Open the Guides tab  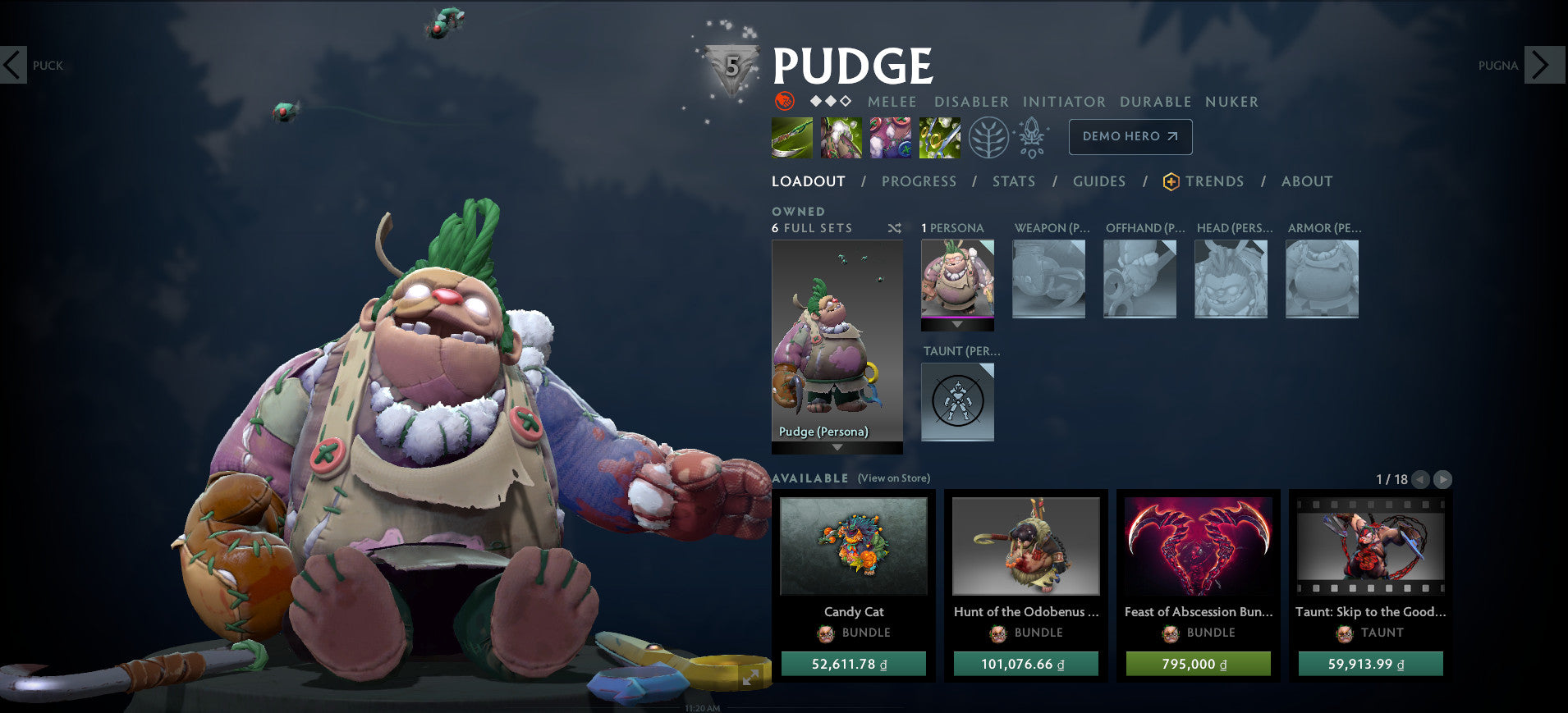(x=1099, y=181)
